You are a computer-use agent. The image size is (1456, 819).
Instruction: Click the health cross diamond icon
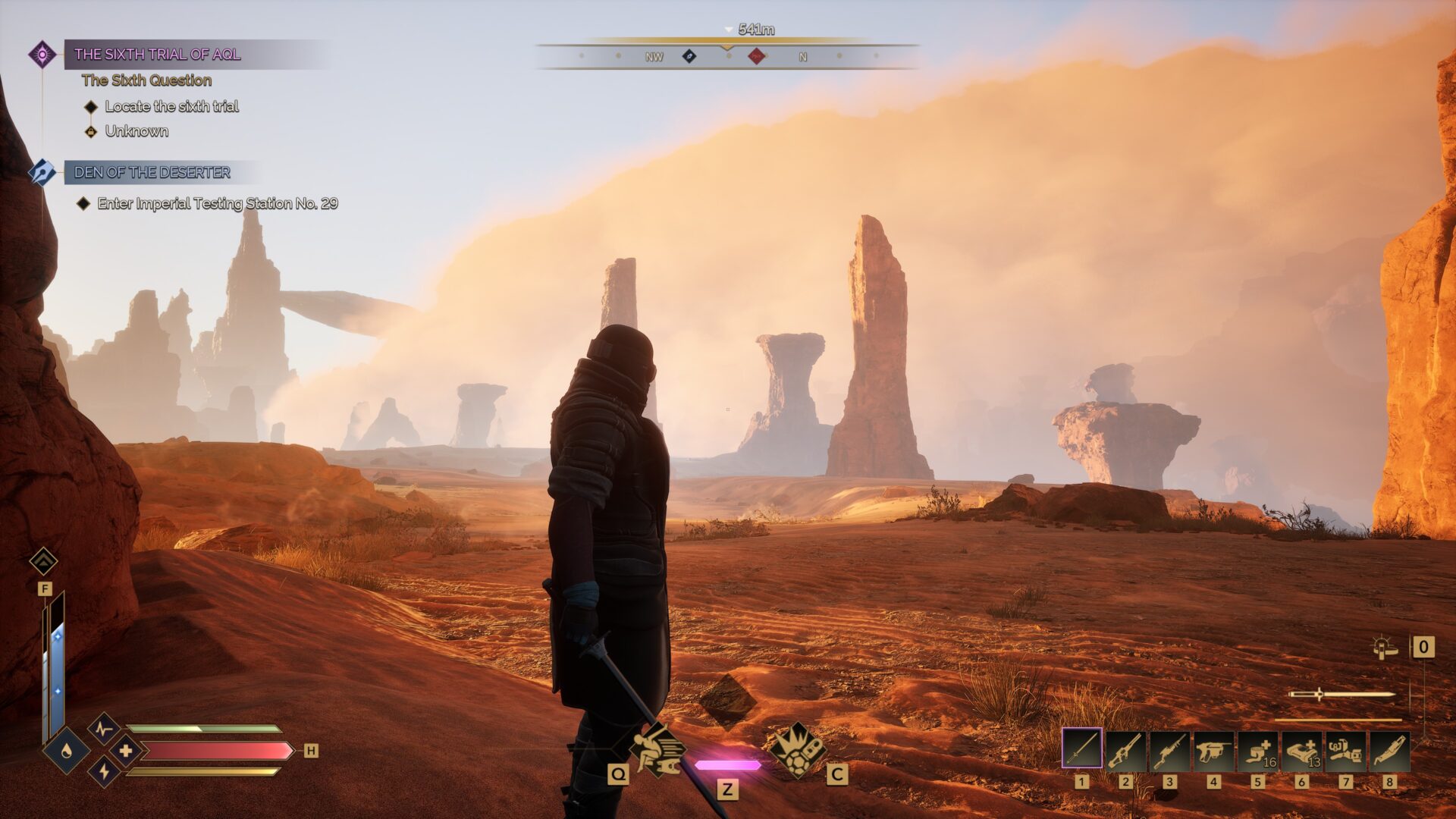[125, 751]
